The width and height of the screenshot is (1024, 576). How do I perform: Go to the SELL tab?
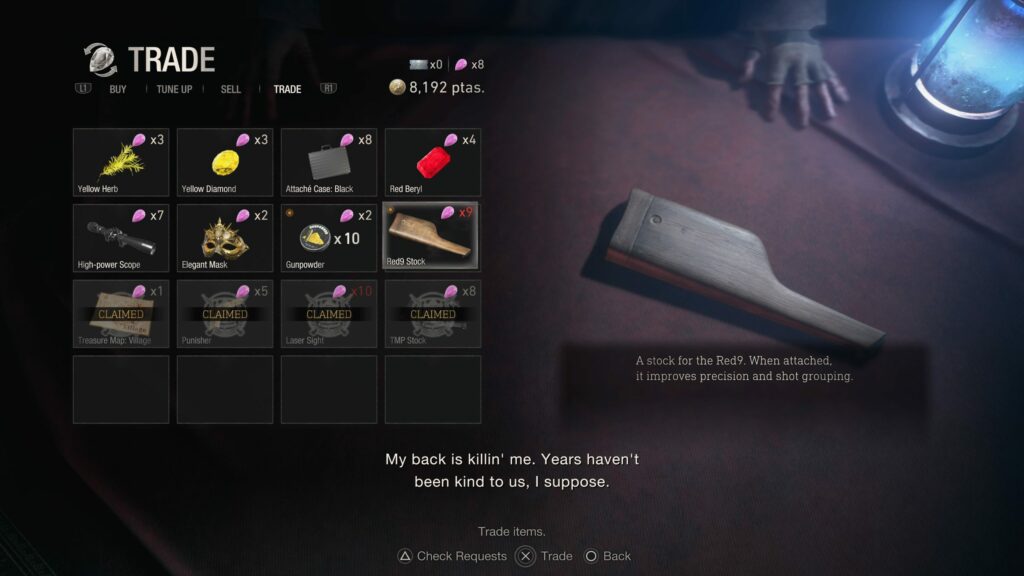point(231,89)
